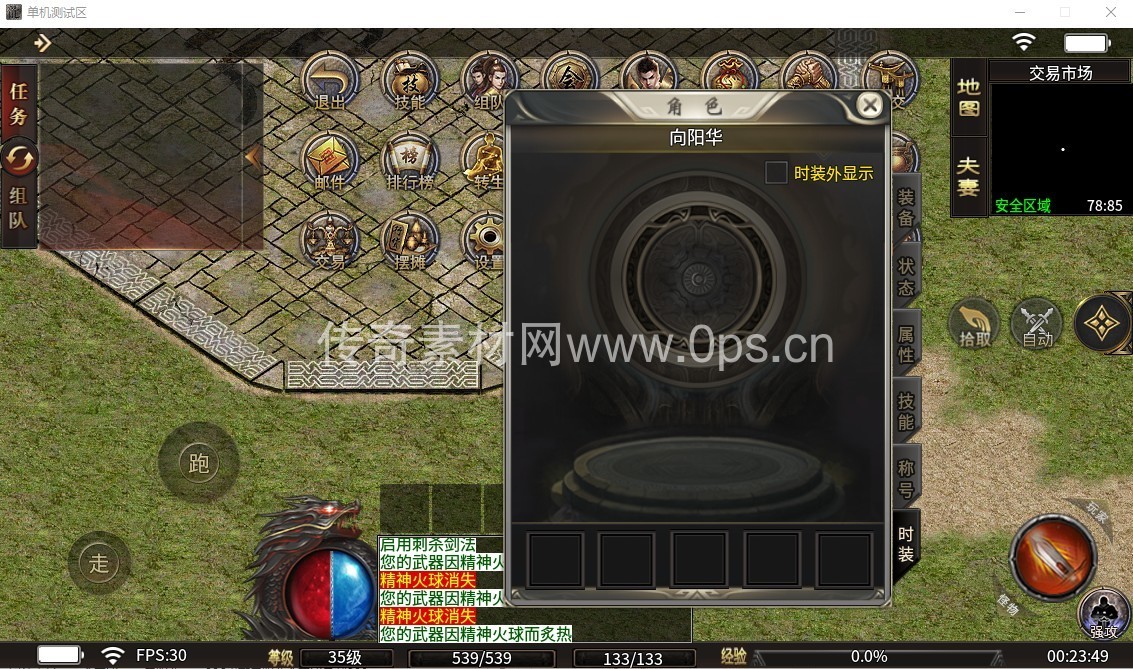Choose the 跑 run movement button
The height and width of the screenshot is (669, 1133).
click(x=198, y=463)
